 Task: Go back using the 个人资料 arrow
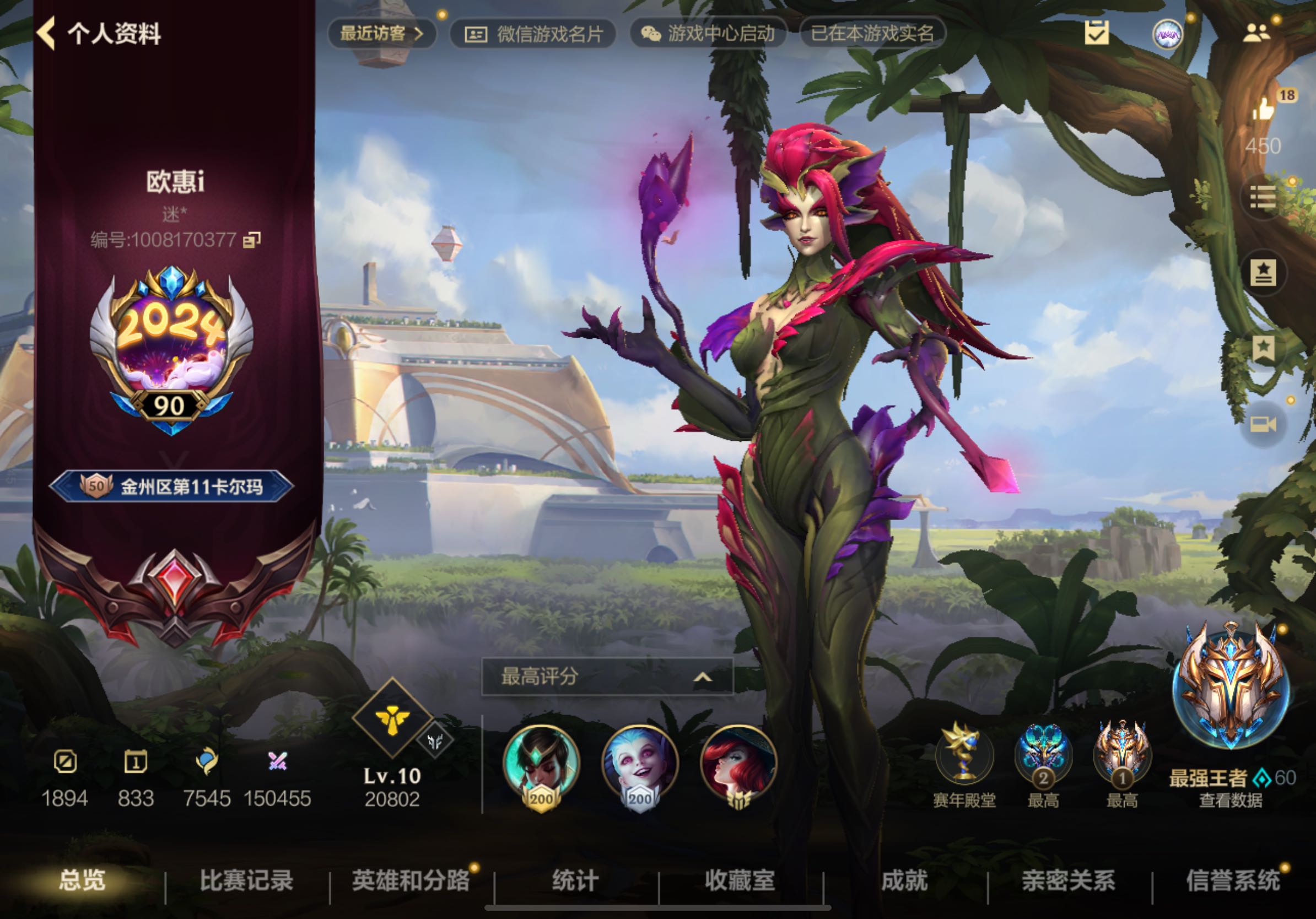pyautogui.click(x=47, y=33)
